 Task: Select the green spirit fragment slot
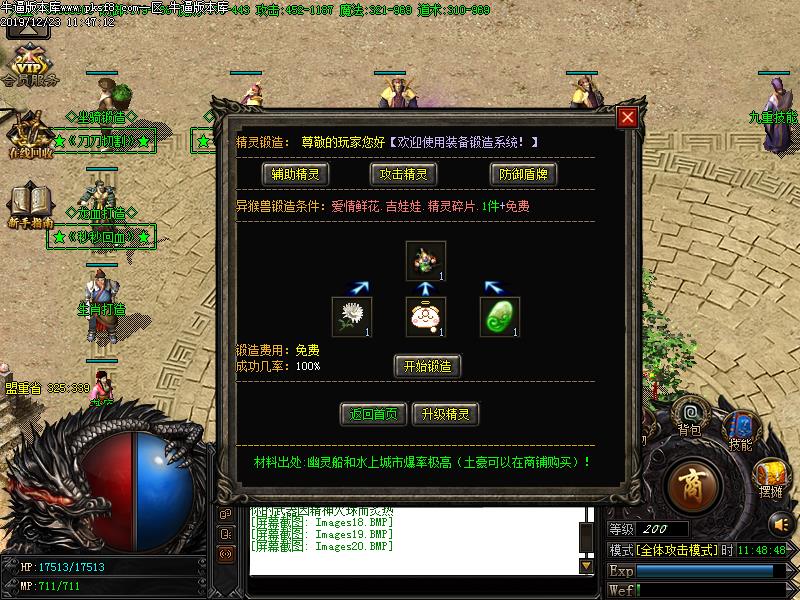pos(500,317)
